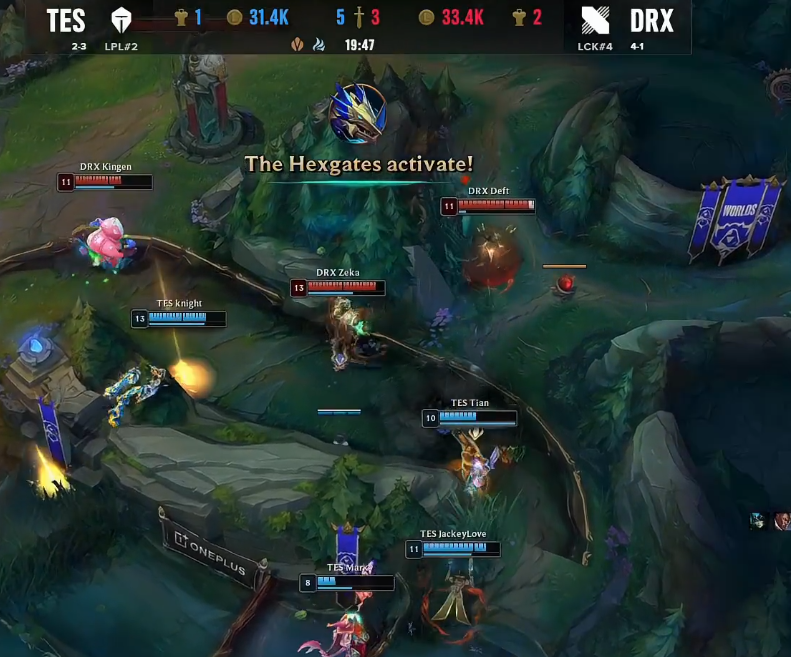The height and width of the screenshot is (657, 791).
Task: Select the Hextech dragon announcement icon
Action: click(x=358, y=113)
